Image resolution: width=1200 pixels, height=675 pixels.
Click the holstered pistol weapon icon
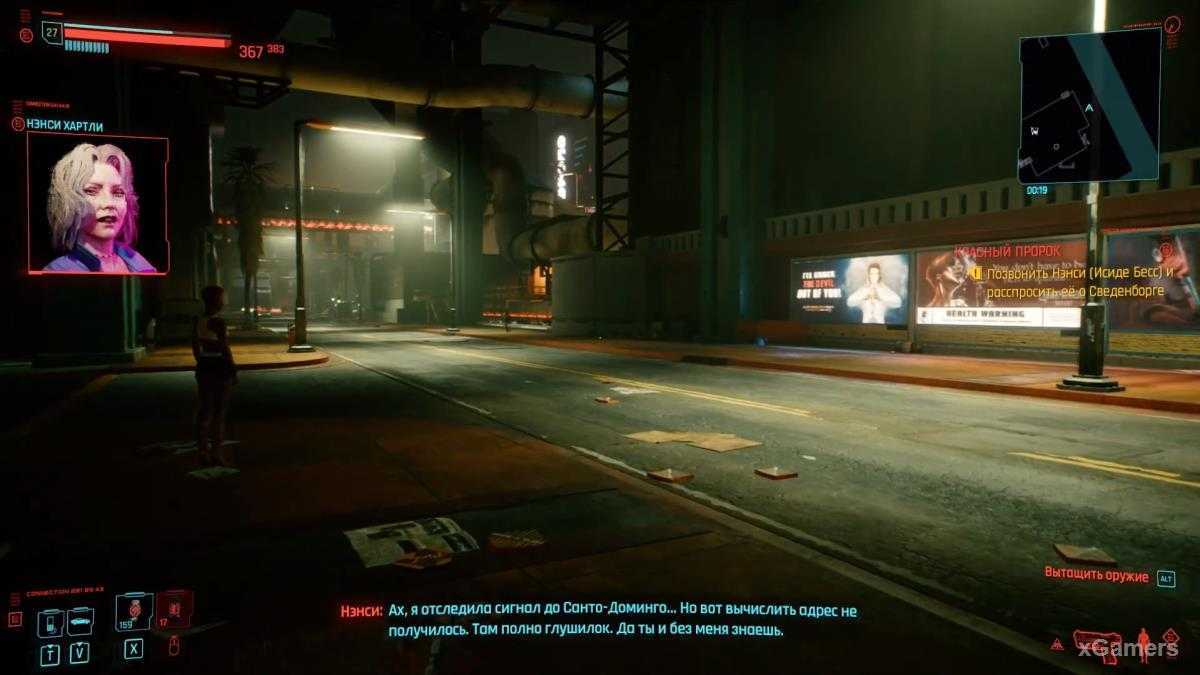pyautogui.click(x=1096, y=644)
